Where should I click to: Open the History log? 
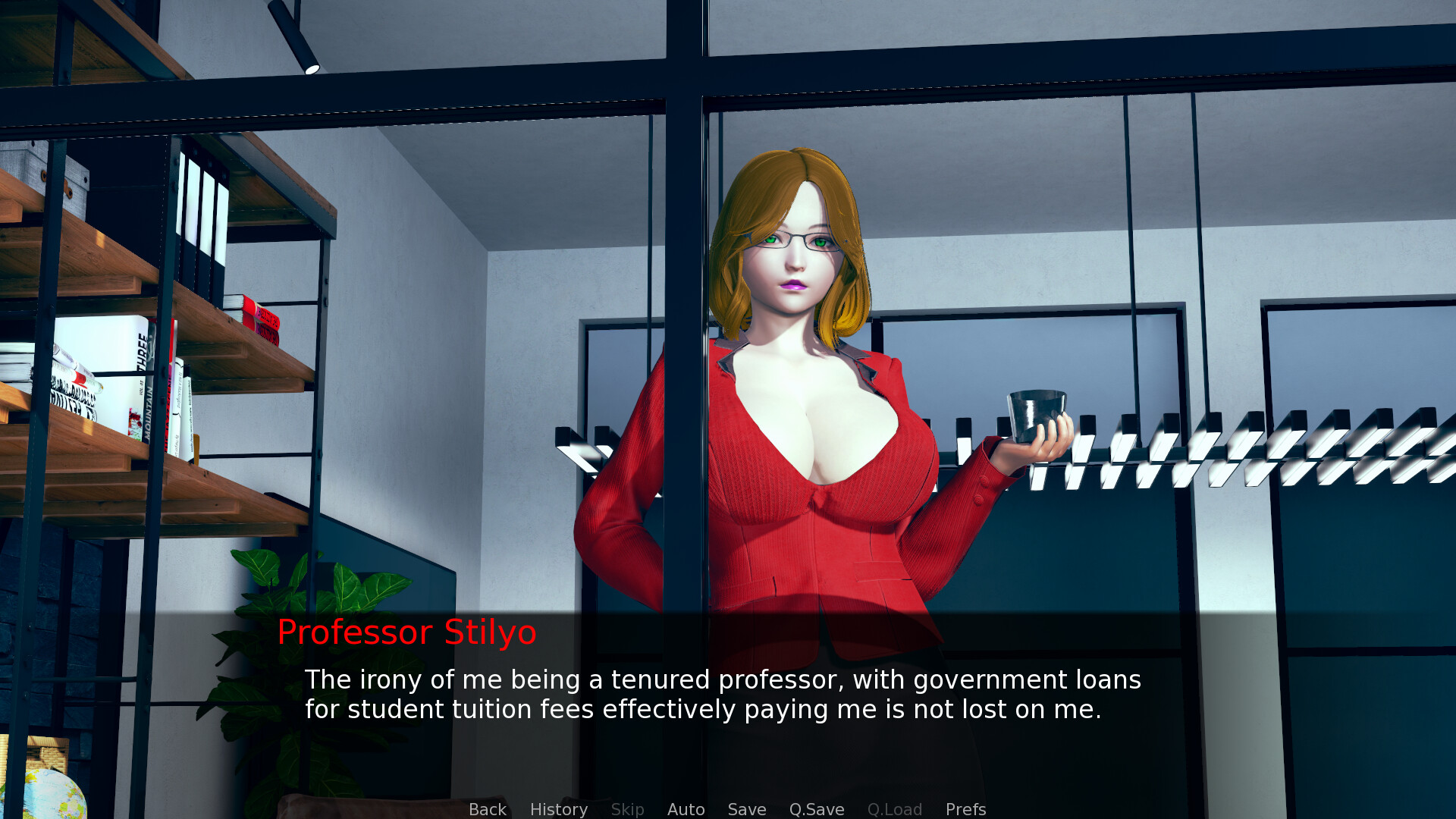pyautogui.click(x=558, y=809)
